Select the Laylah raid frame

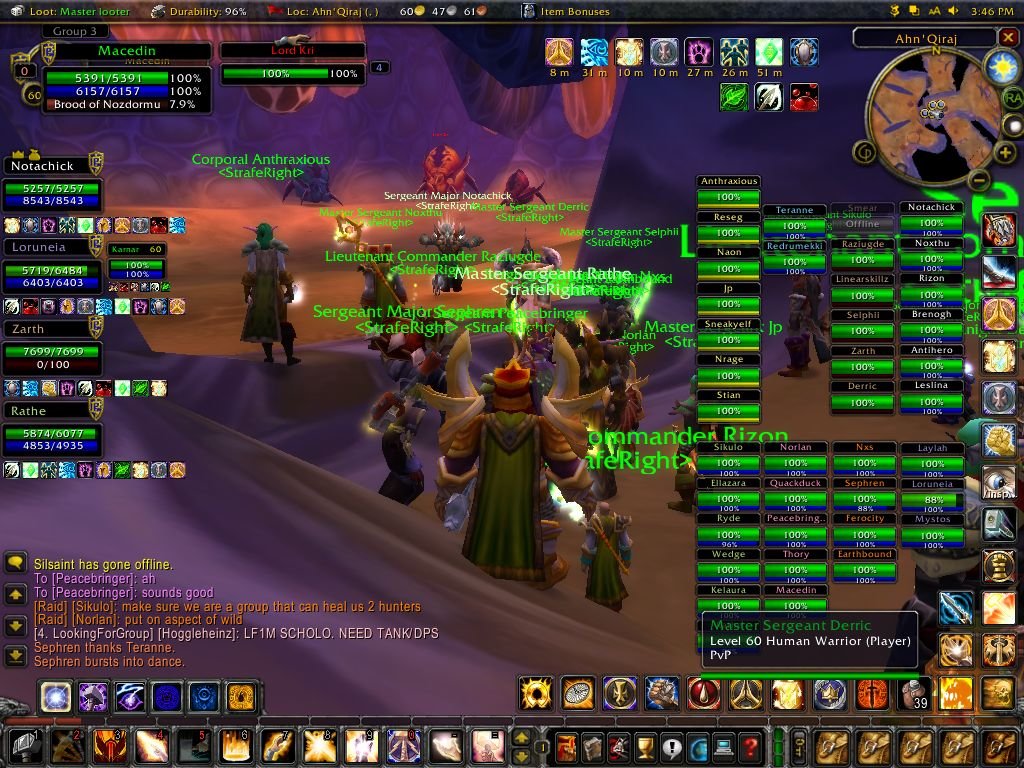pyautogui.click(x=932, y=456)
